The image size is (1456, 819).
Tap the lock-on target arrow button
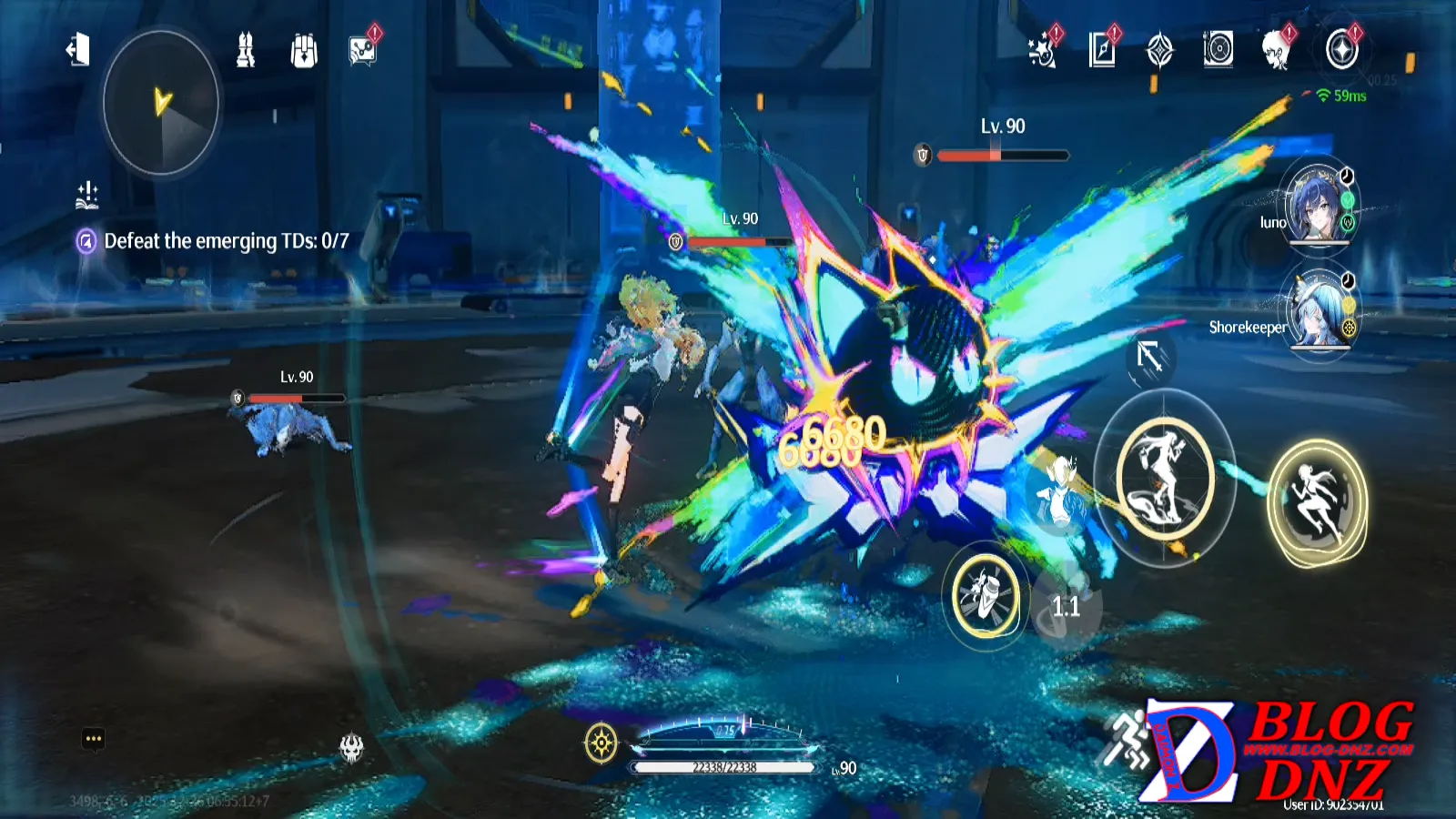[1149, 357]
